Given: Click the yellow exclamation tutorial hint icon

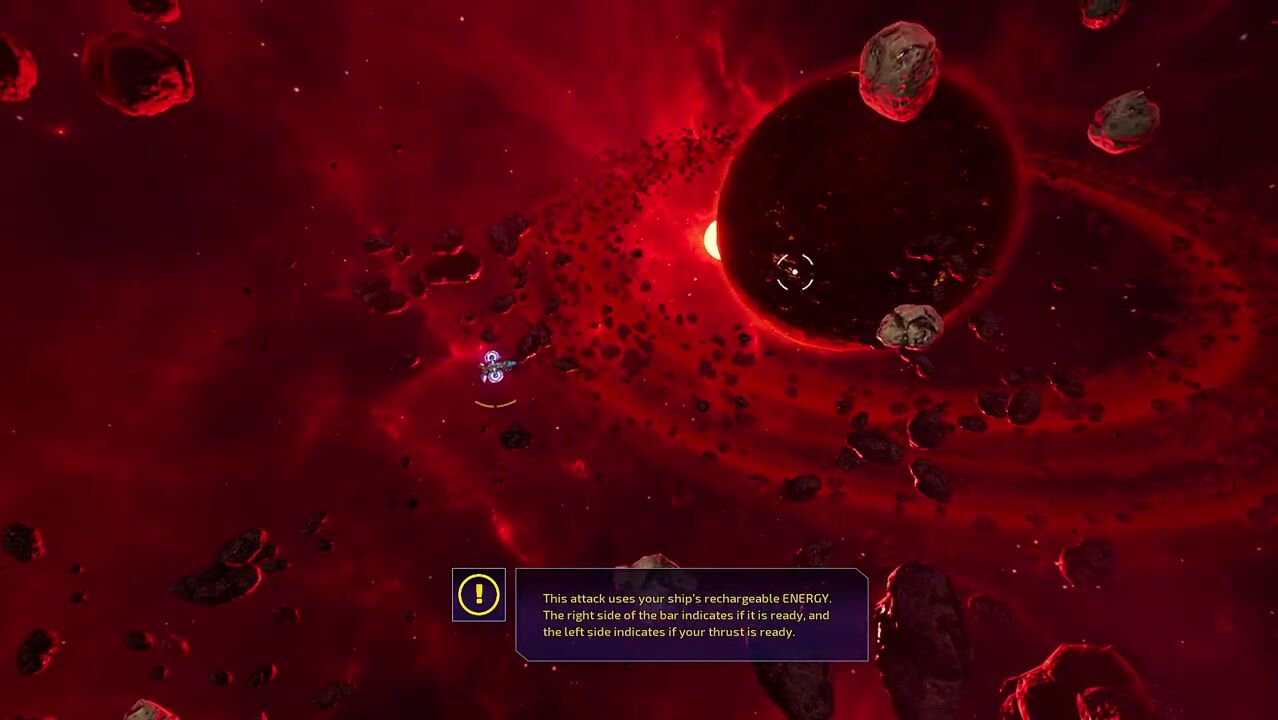Looking at the screenshot, I should (x=479, y=595).
